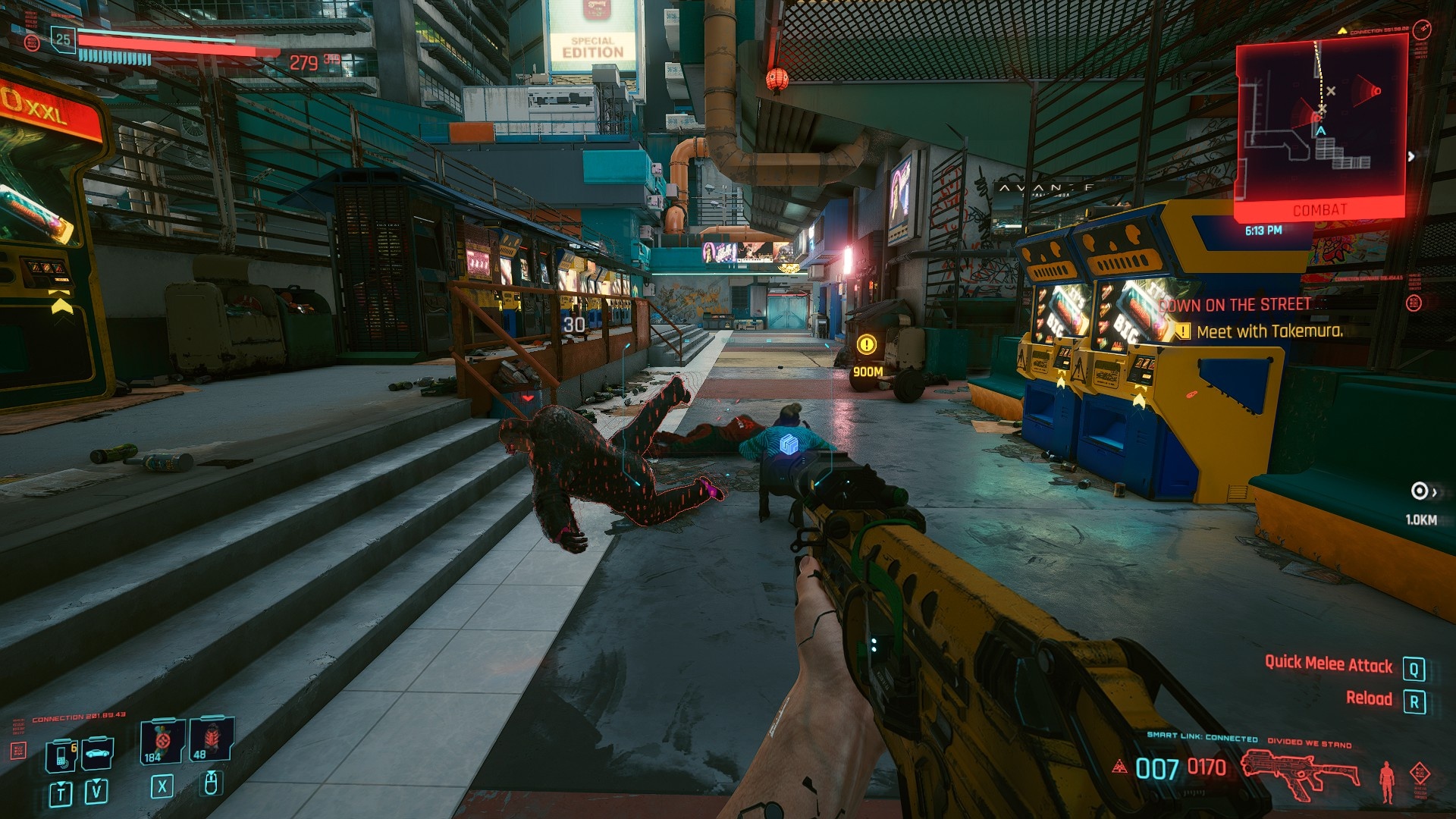Select the Divided We Stand weapon icon

click(x=1300, y=772)
